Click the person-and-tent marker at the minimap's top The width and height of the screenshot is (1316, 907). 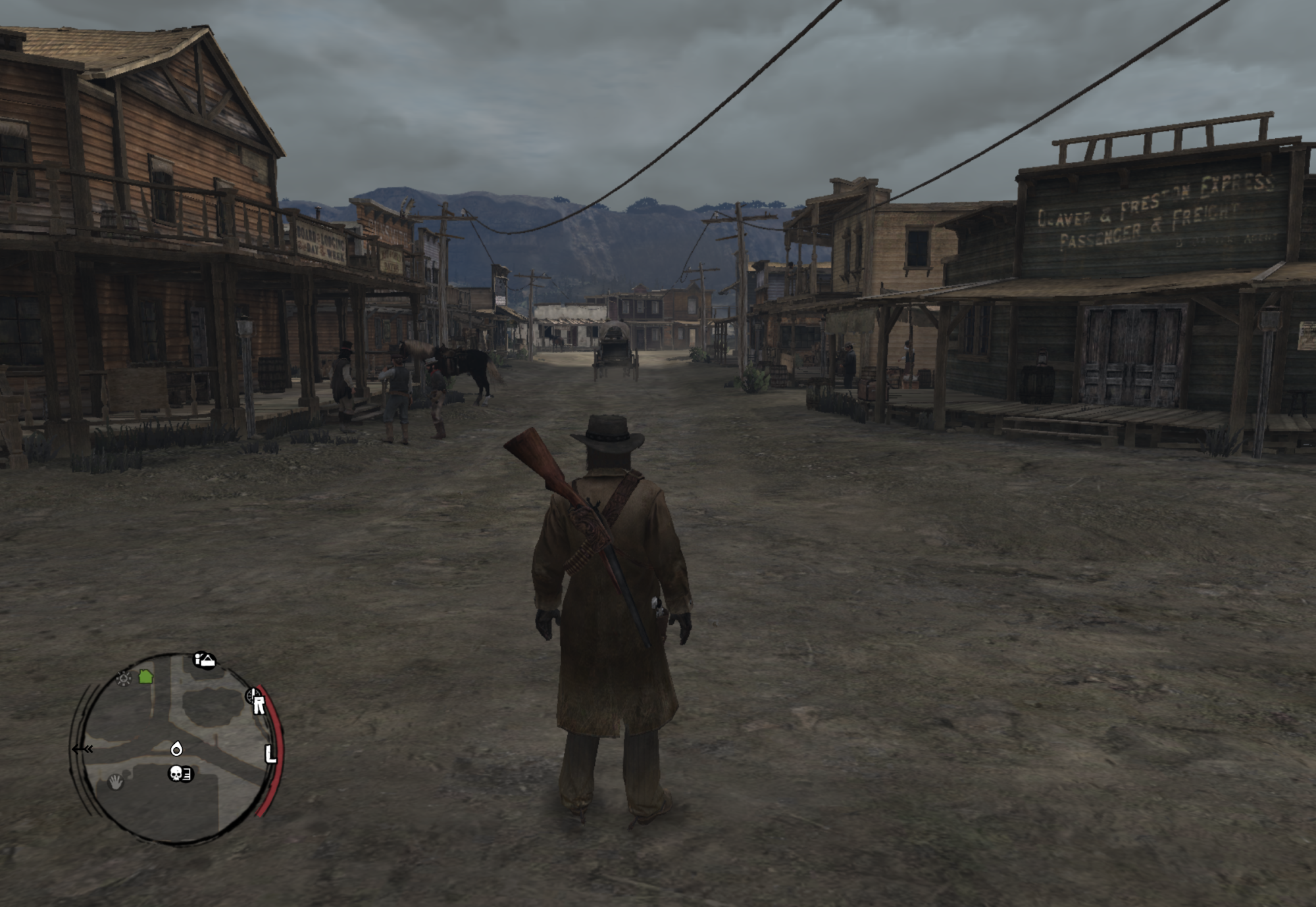pyautogui.click(x=205, y=660)
